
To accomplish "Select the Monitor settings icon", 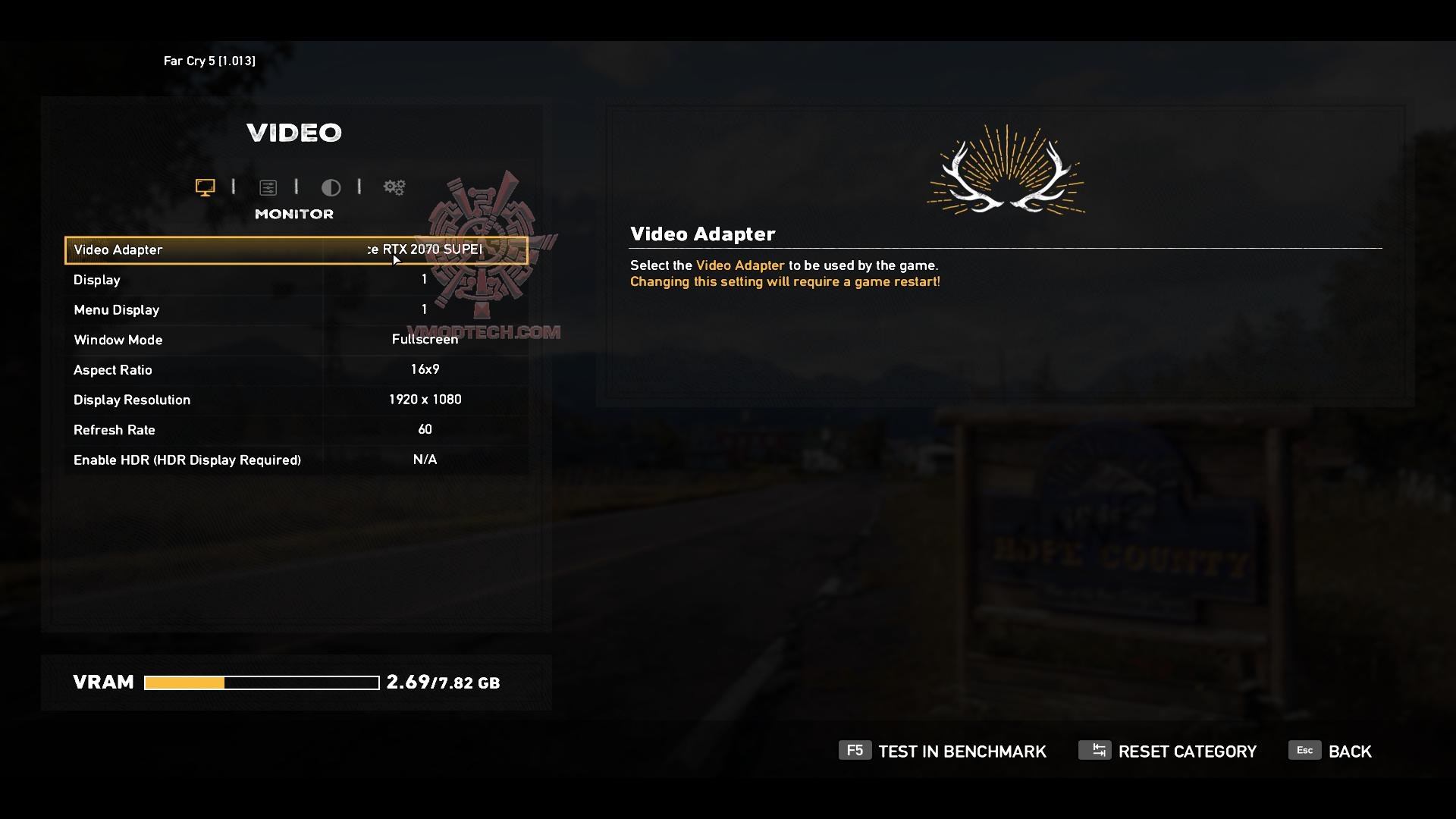I will tap(205, 187).
